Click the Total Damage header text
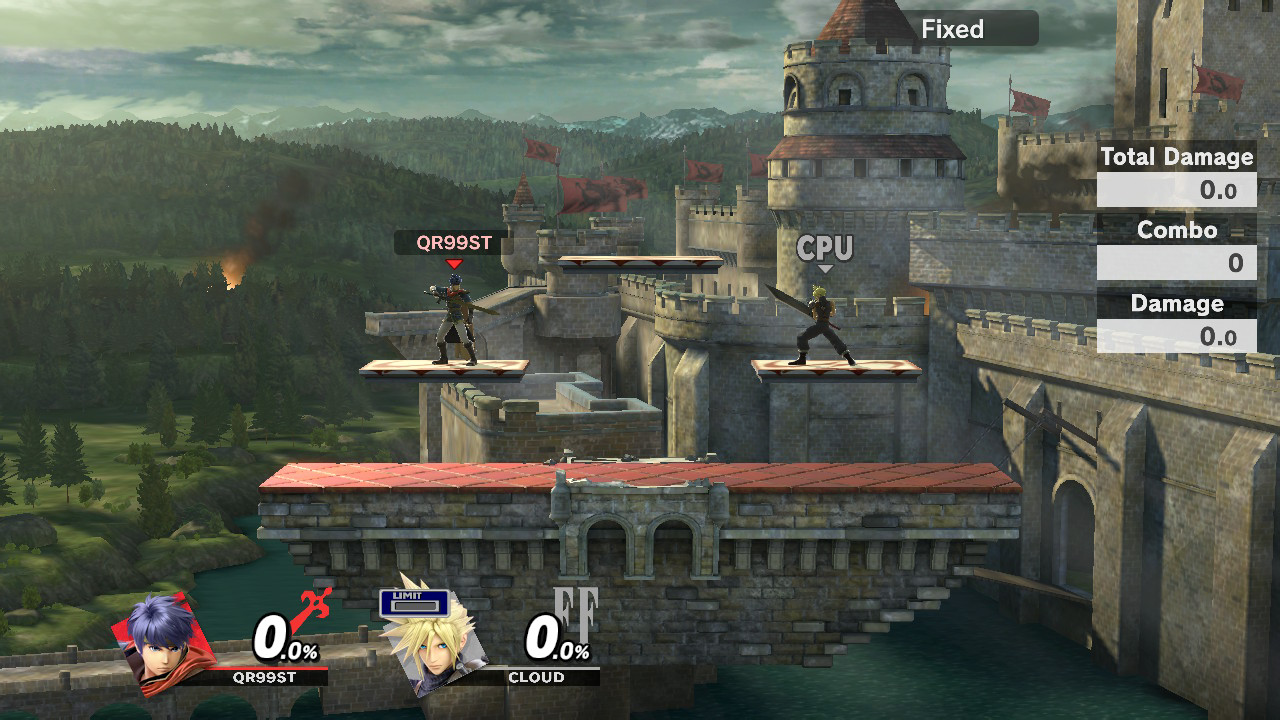Image resolution: width=1280 pixels, height=720 pixels. click(x=1176, y=157)
